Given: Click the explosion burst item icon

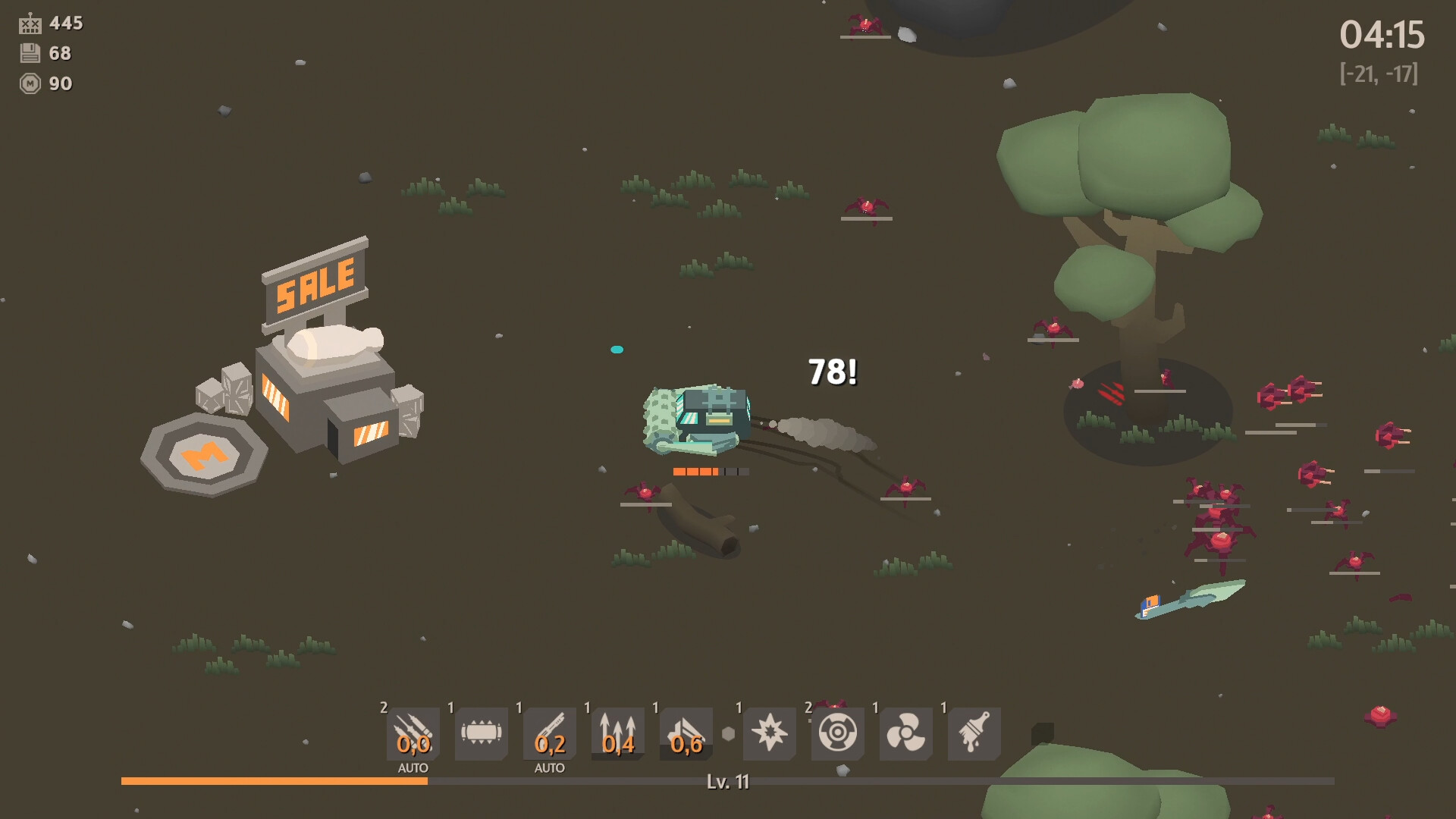Looking at the screenshot, I should (x=769, y=732).
